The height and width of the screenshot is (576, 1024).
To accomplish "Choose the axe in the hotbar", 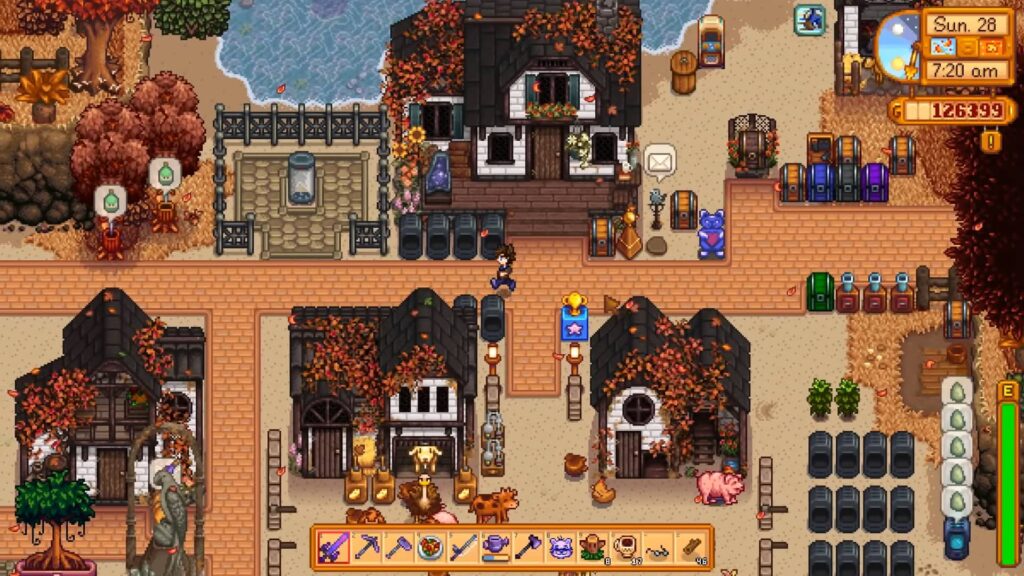I will [x=528, y=547].
